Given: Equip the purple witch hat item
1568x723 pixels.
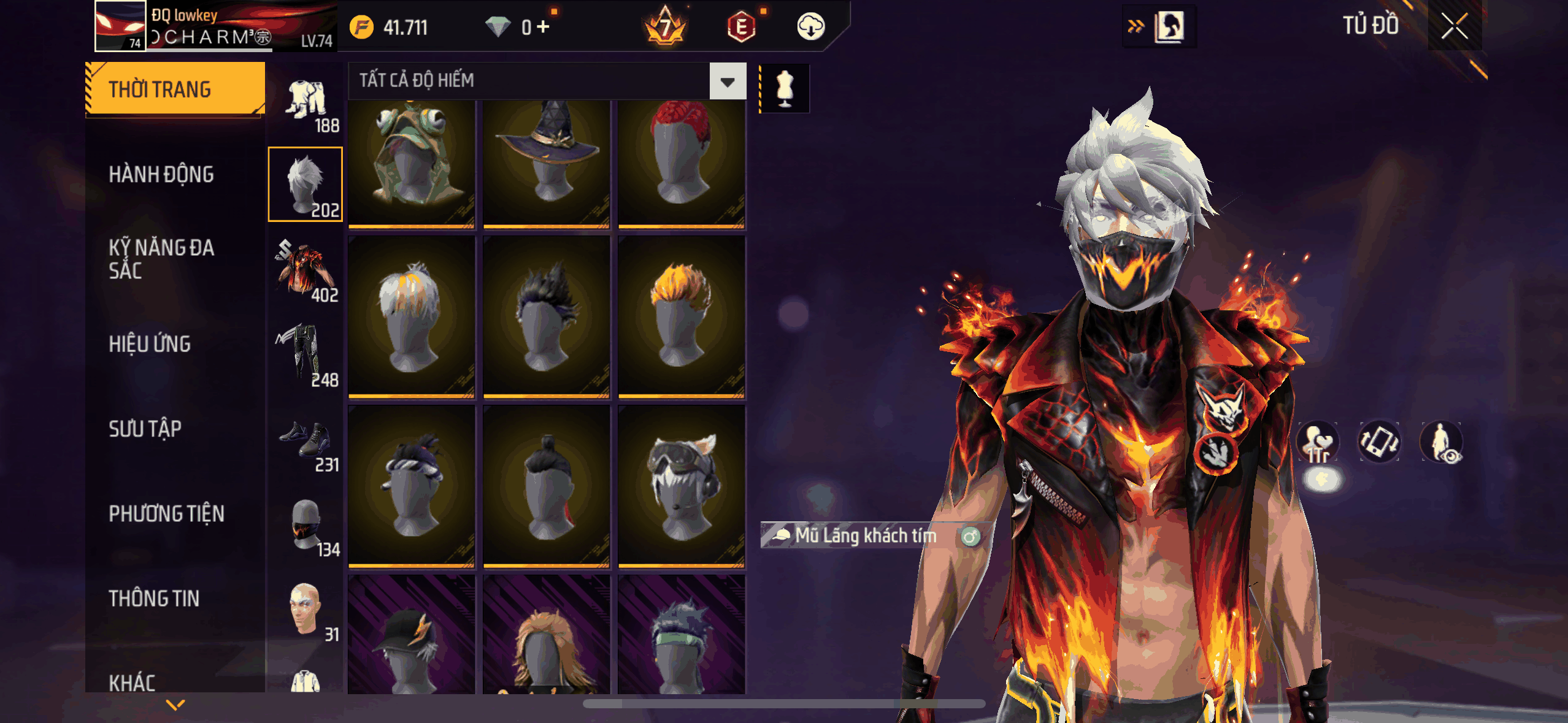Looking at the screenshot, I should coord(546,163).
